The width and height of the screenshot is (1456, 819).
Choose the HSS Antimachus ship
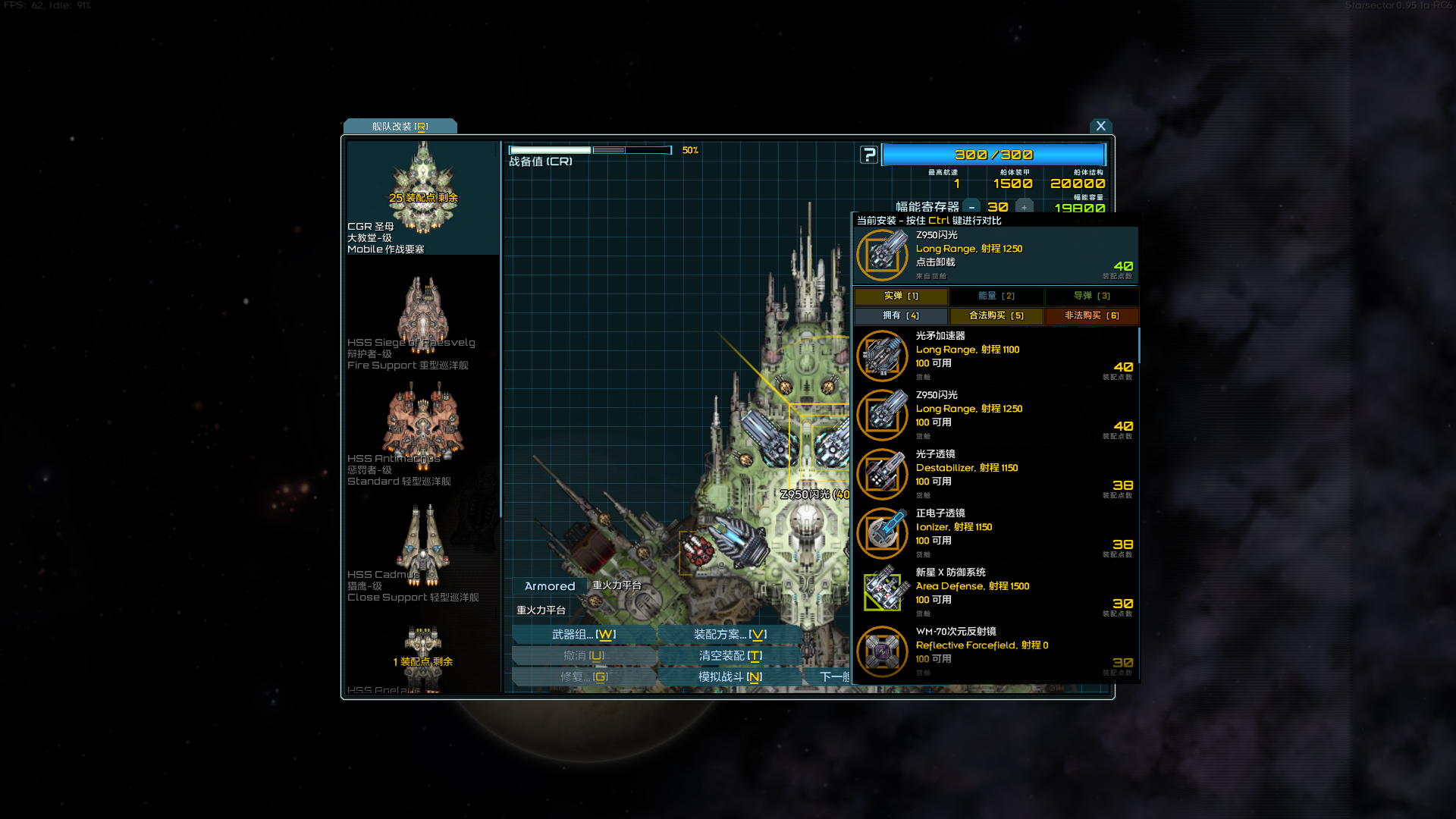click(x=422, y=434)
